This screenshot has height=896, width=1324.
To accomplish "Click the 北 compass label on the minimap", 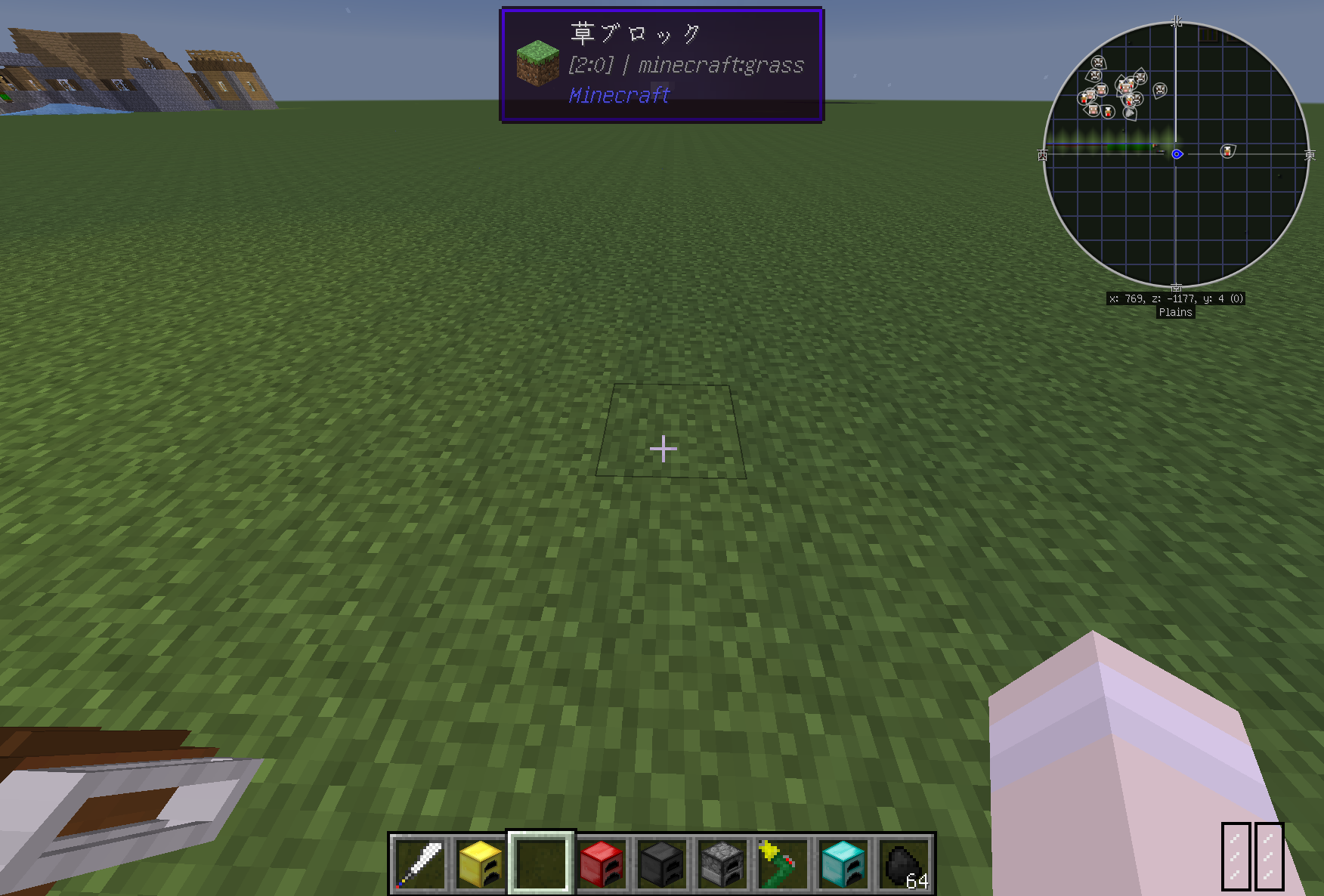I will [x=1176, y=23].
